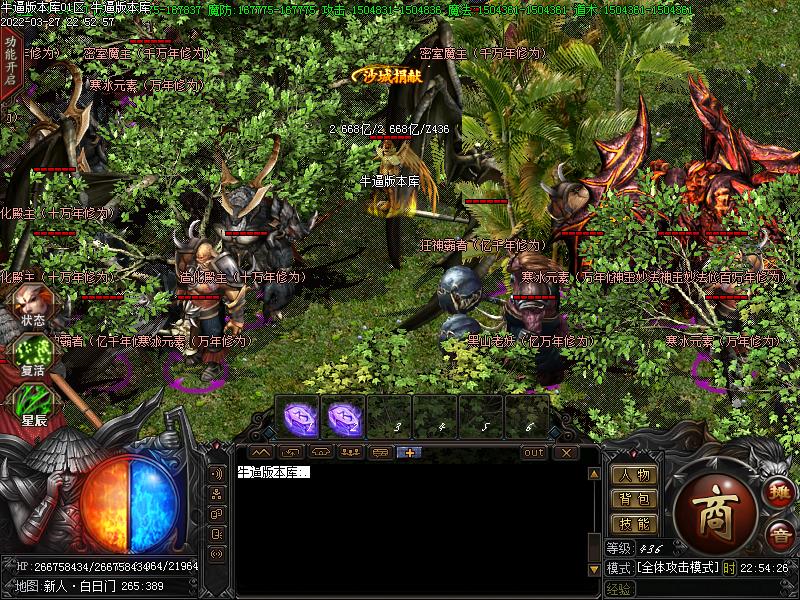
Task: Change the 全体攻击模式 attack mode
Action: (678, 567)
